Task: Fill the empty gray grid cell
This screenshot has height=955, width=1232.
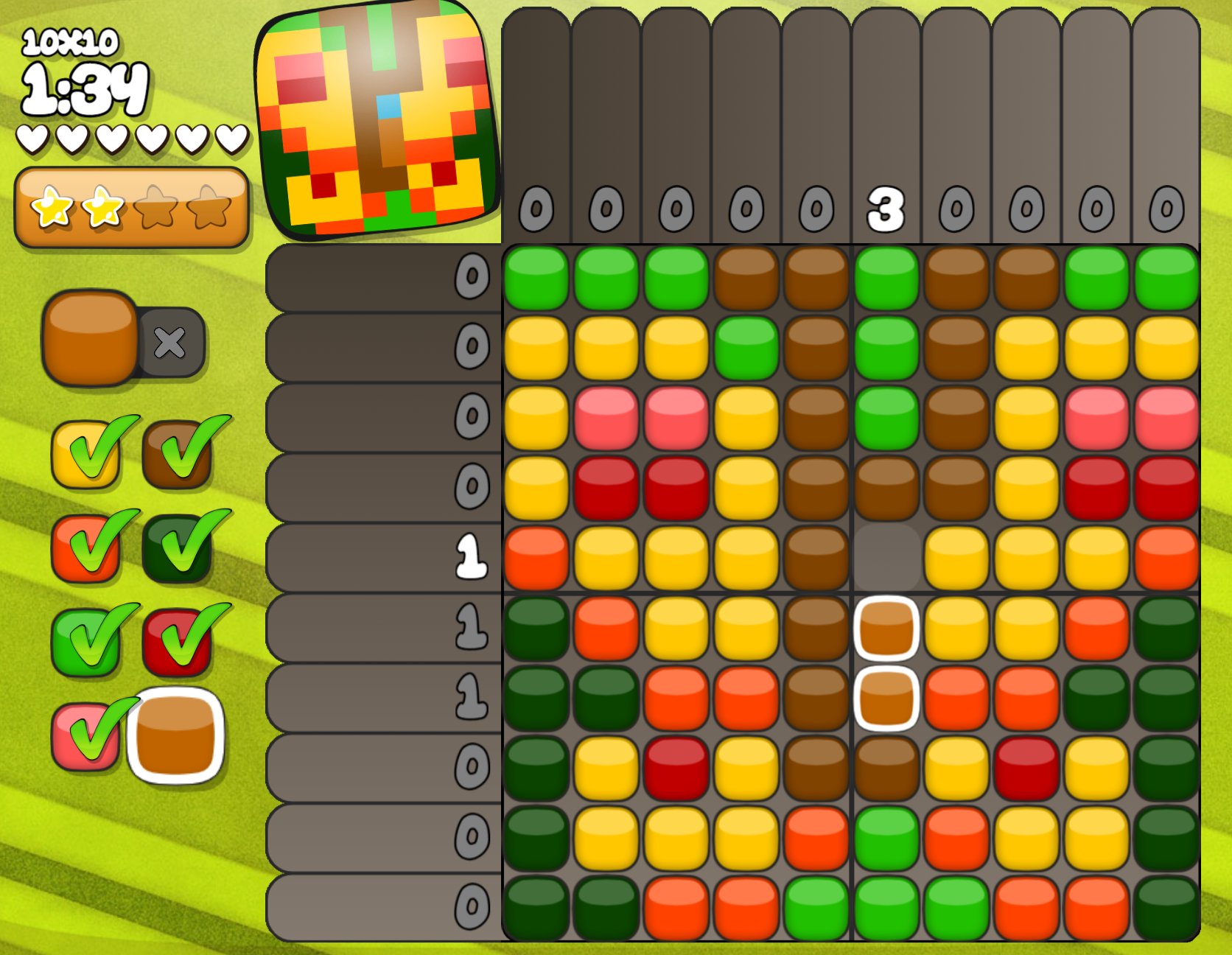Action: [x=886, y=557]
